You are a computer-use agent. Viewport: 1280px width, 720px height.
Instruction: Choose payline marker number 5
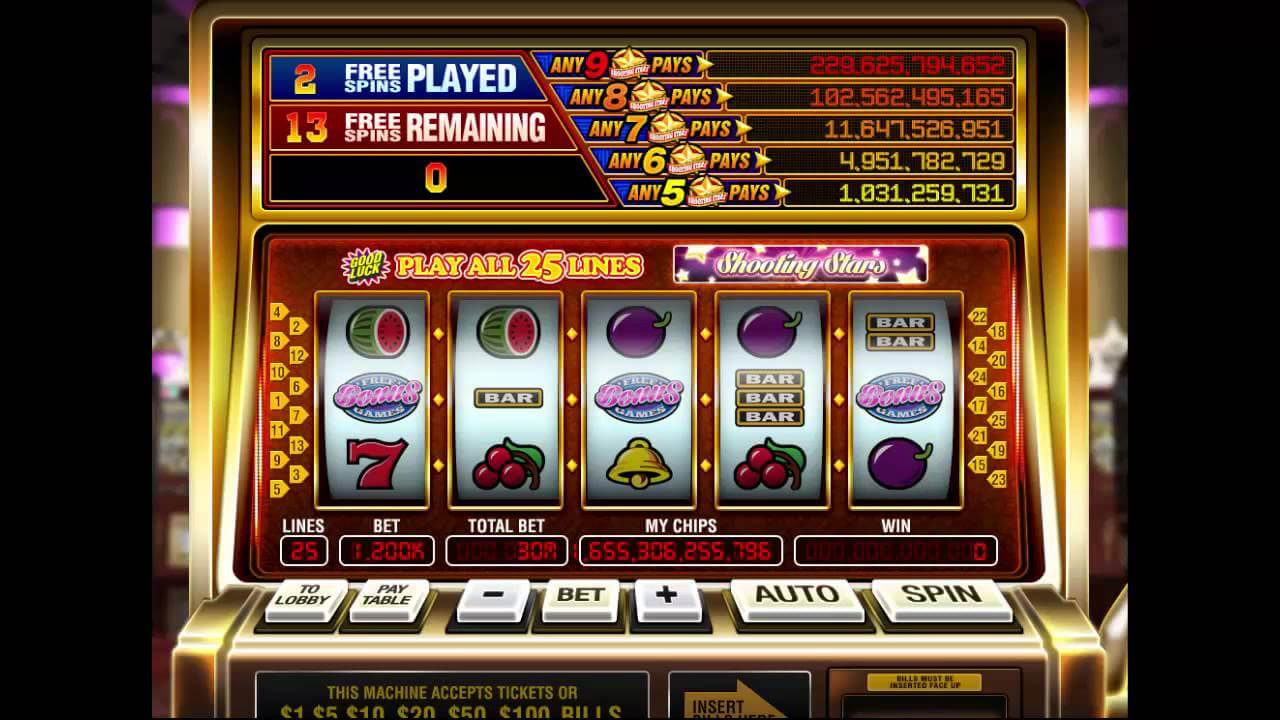point(279,489)
